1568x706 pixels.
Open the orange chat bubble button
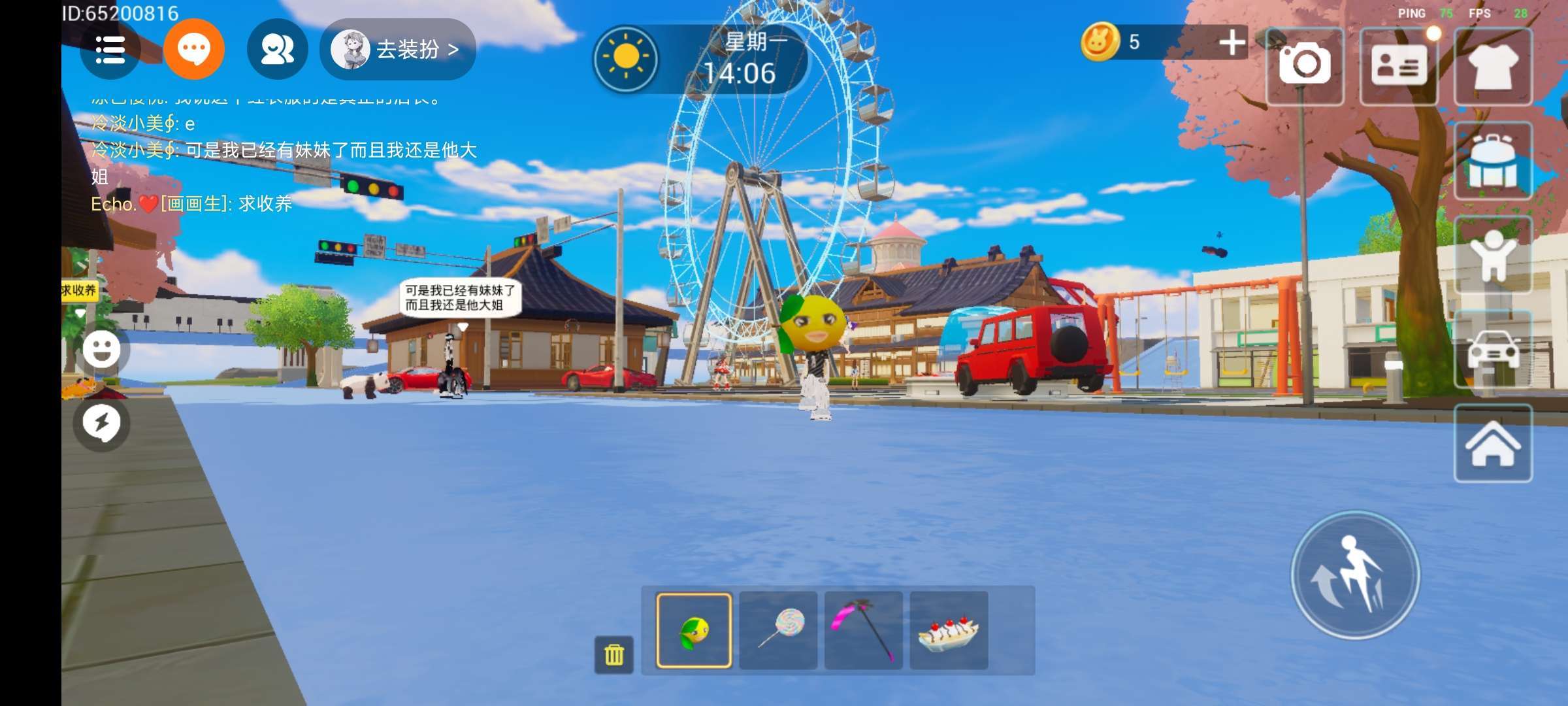193,50
